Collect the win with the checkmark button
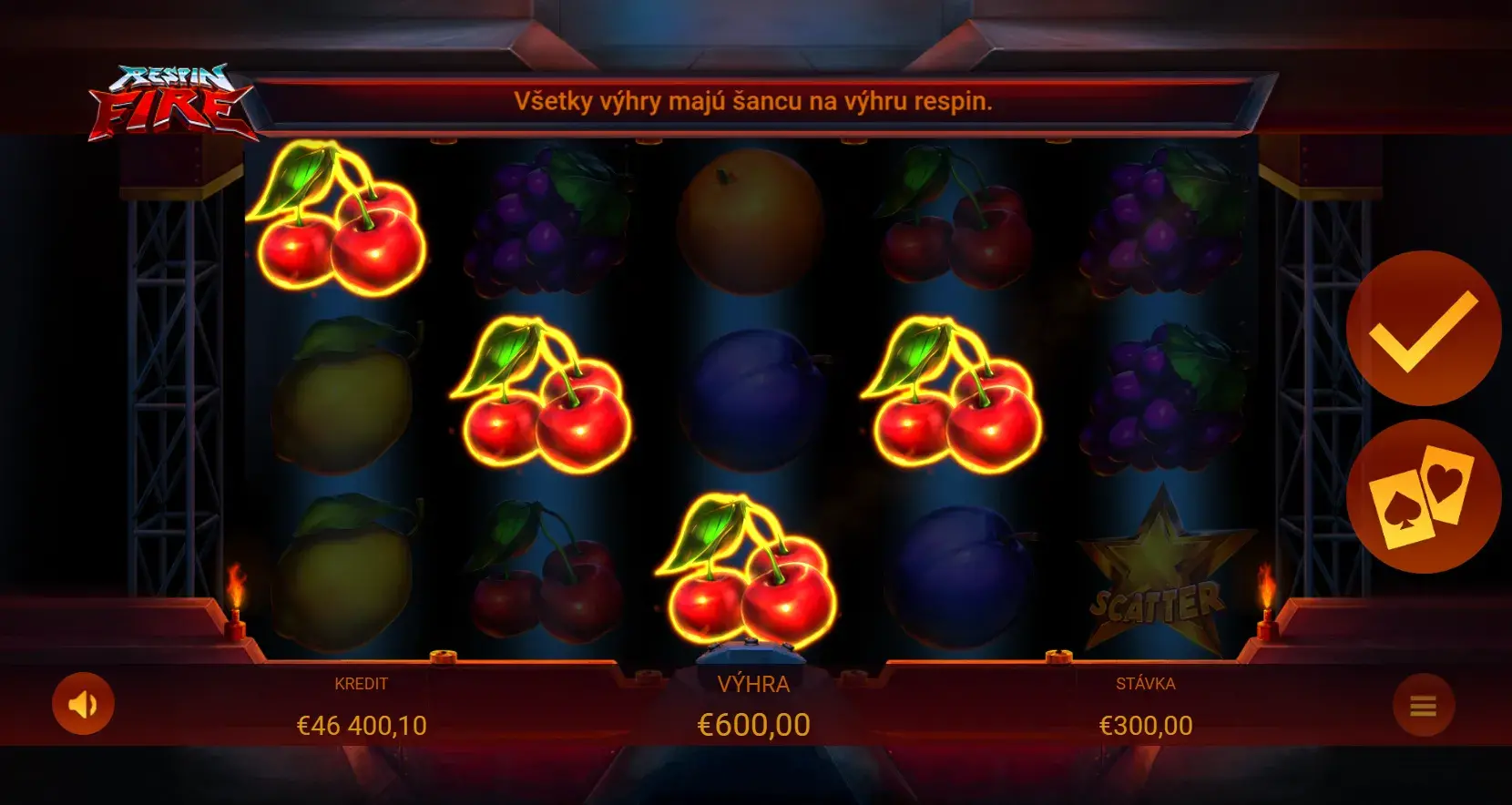The image size is (1512, 805). (x=1423, y=329)
